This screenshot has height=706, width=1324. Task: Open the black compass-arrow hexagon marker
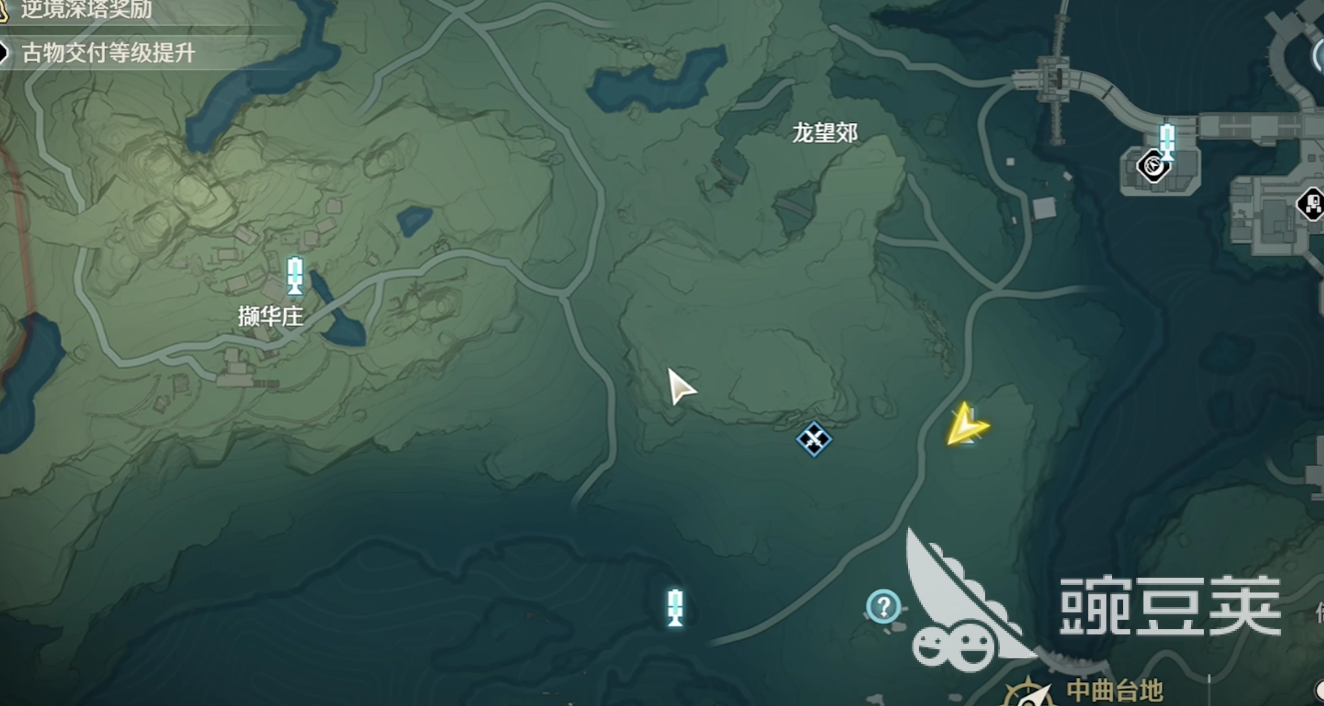click(x=1154, y=164)
